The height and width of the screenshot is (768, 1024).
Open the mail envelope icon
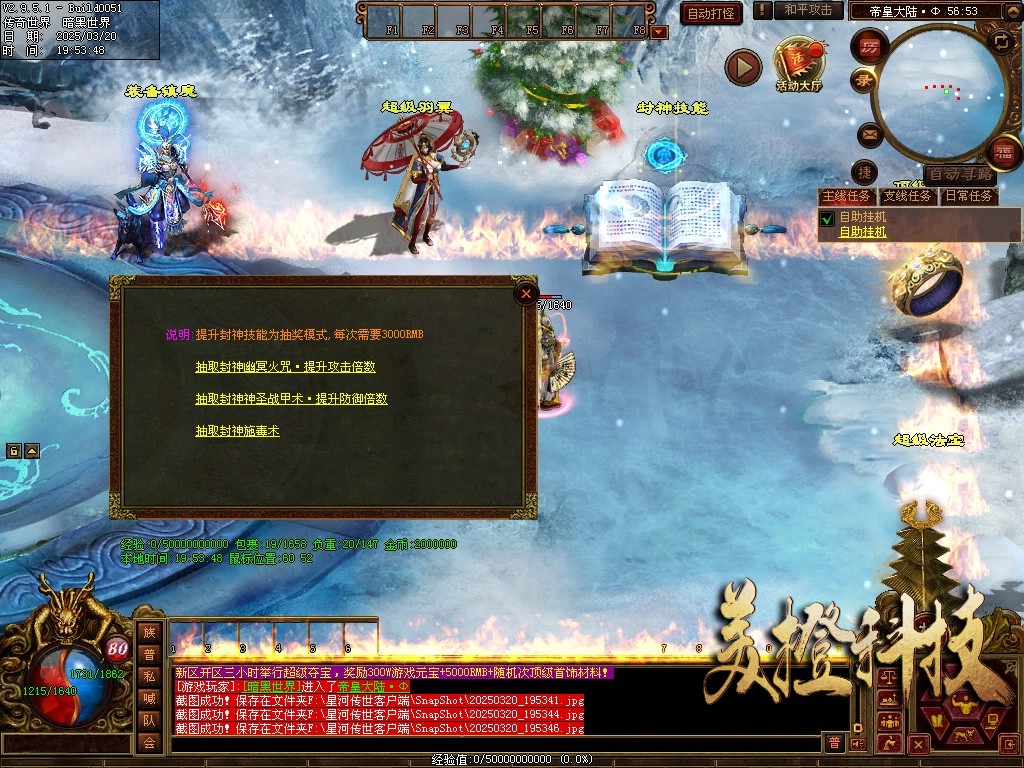coord(868,133)
